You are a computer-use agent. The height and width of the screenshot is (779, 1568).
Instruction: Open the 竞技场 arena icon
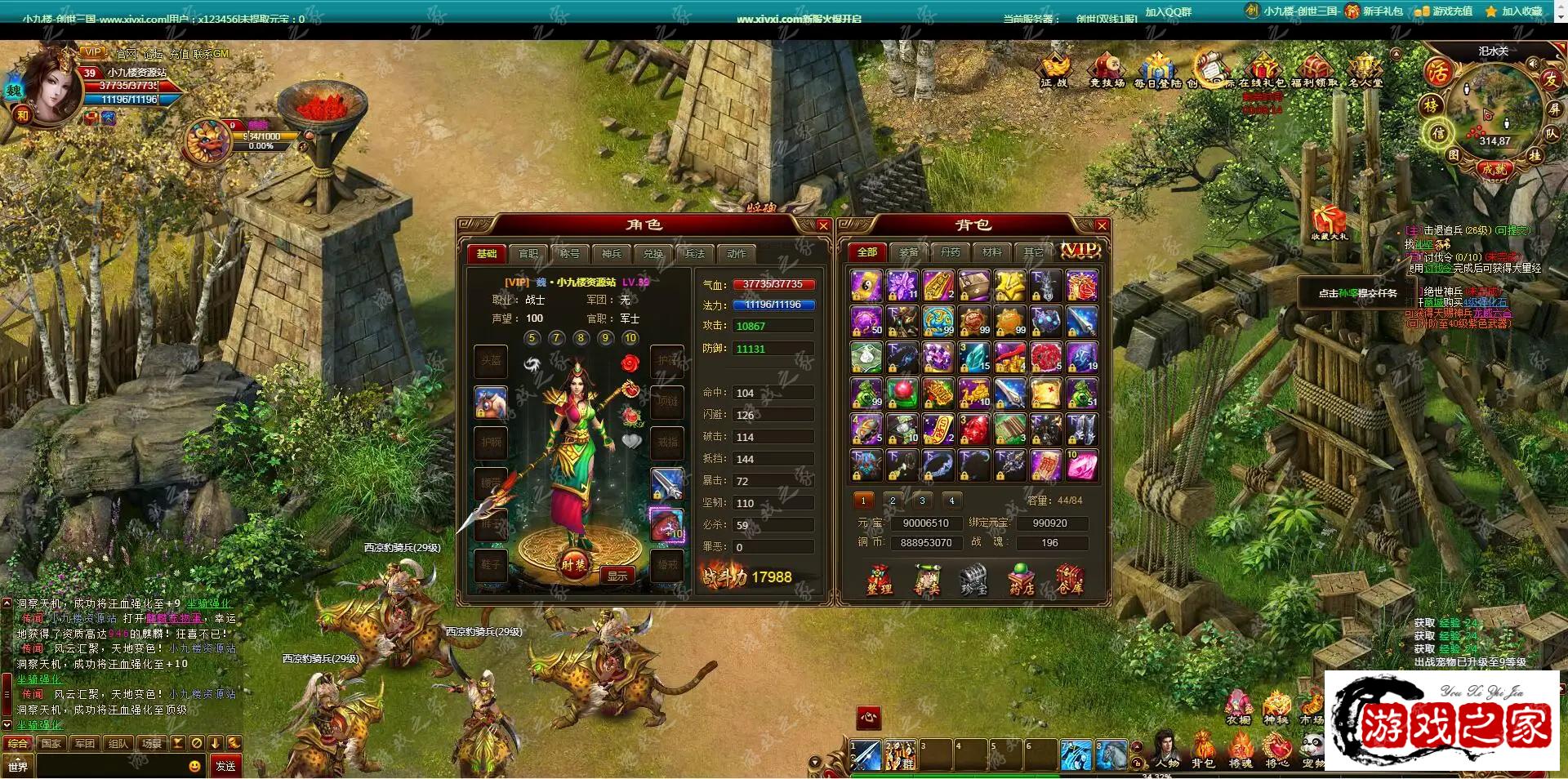tap(1107, 69)
